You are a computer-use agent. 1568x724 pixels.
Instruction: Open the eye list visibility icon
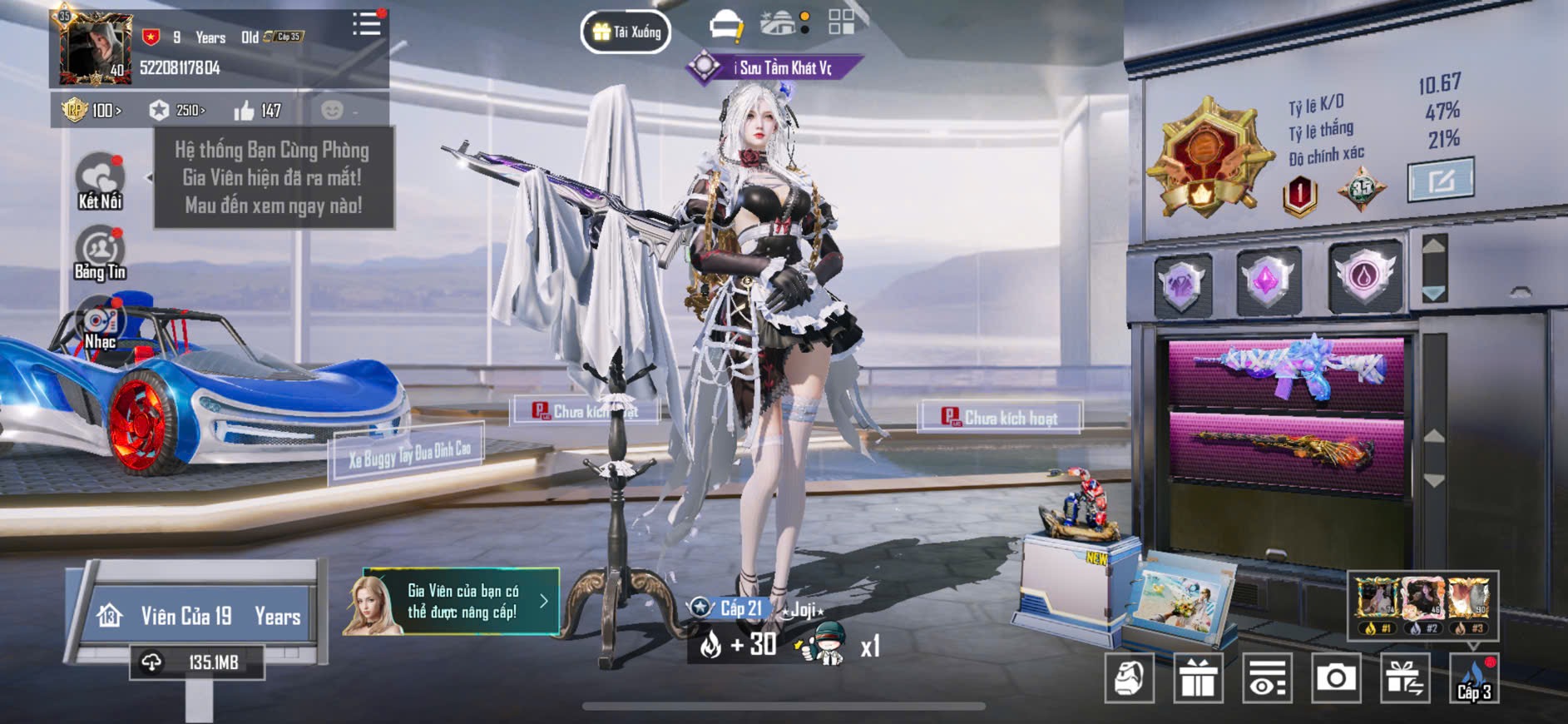pyautogui.click(x=1267, y=678)
